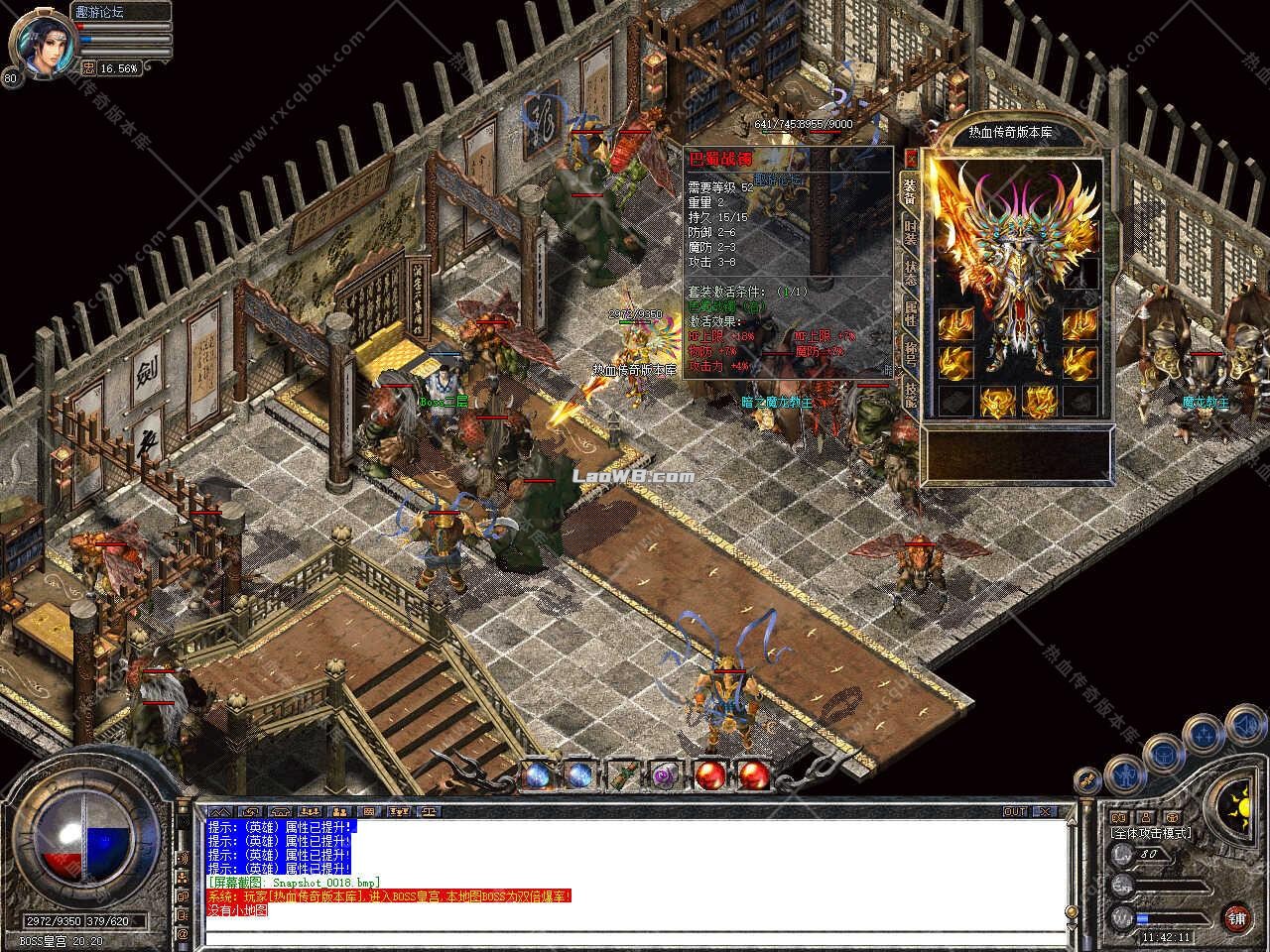This screenshot has height=952, width=1270.
Task: Open the 状态 status tab
Action: (x=910, y=274)
